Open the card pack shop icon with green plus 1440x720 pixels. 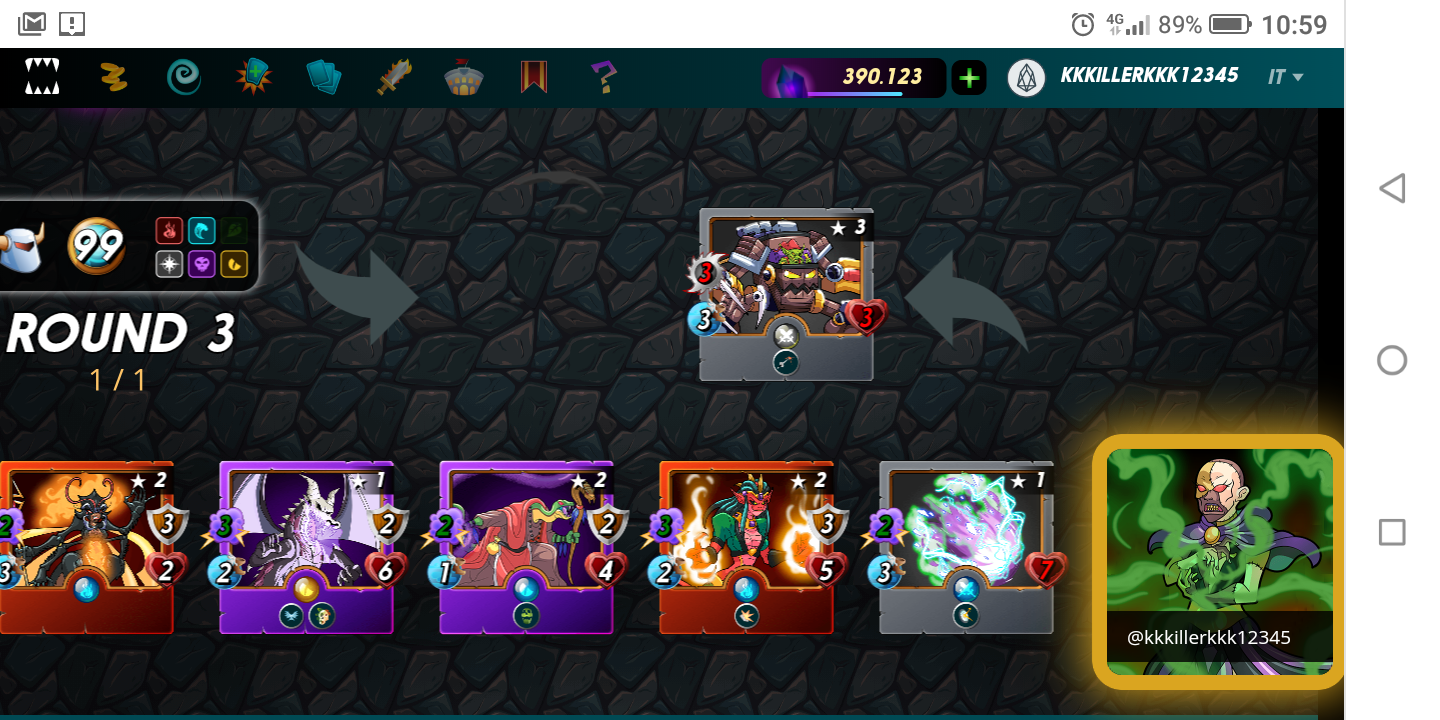coord(254,77)
